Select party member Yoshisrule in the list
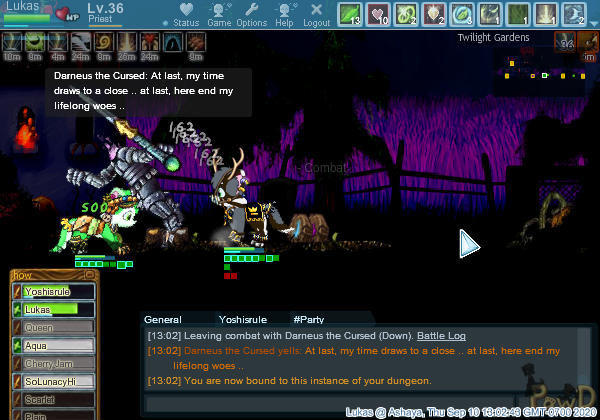 pos(56,292)
